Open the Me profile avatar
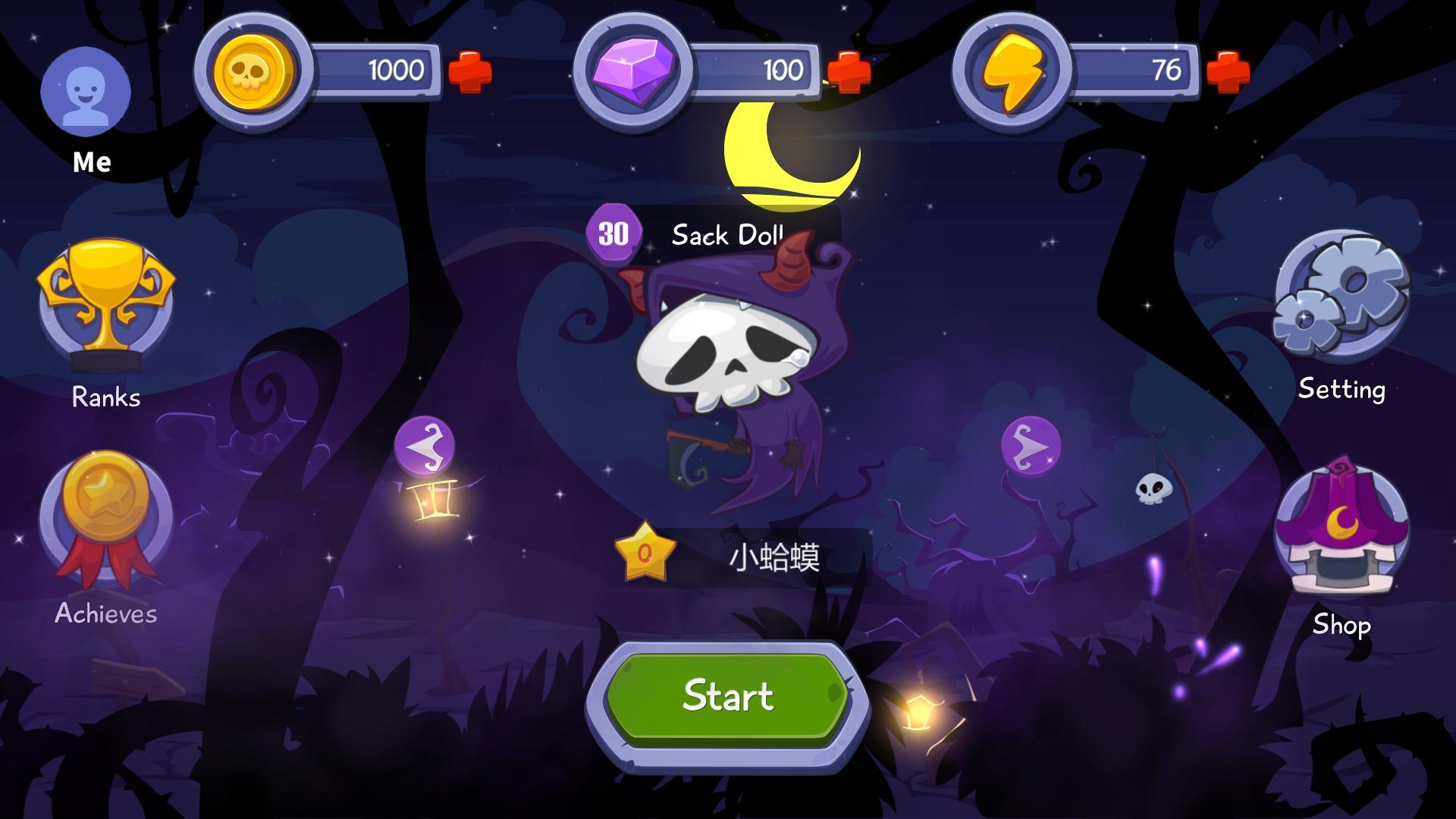 (86, 91)
